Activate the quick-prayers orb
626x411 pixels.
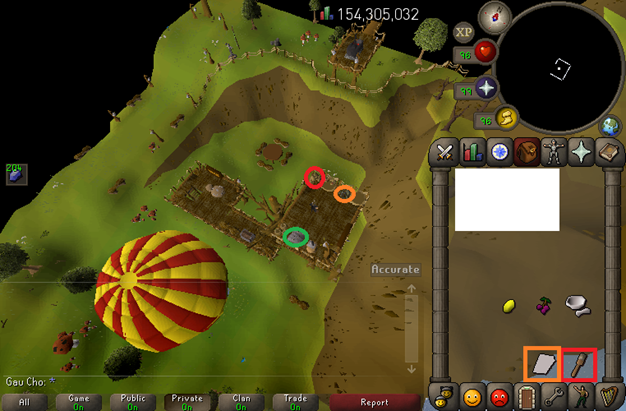[487, 87]
